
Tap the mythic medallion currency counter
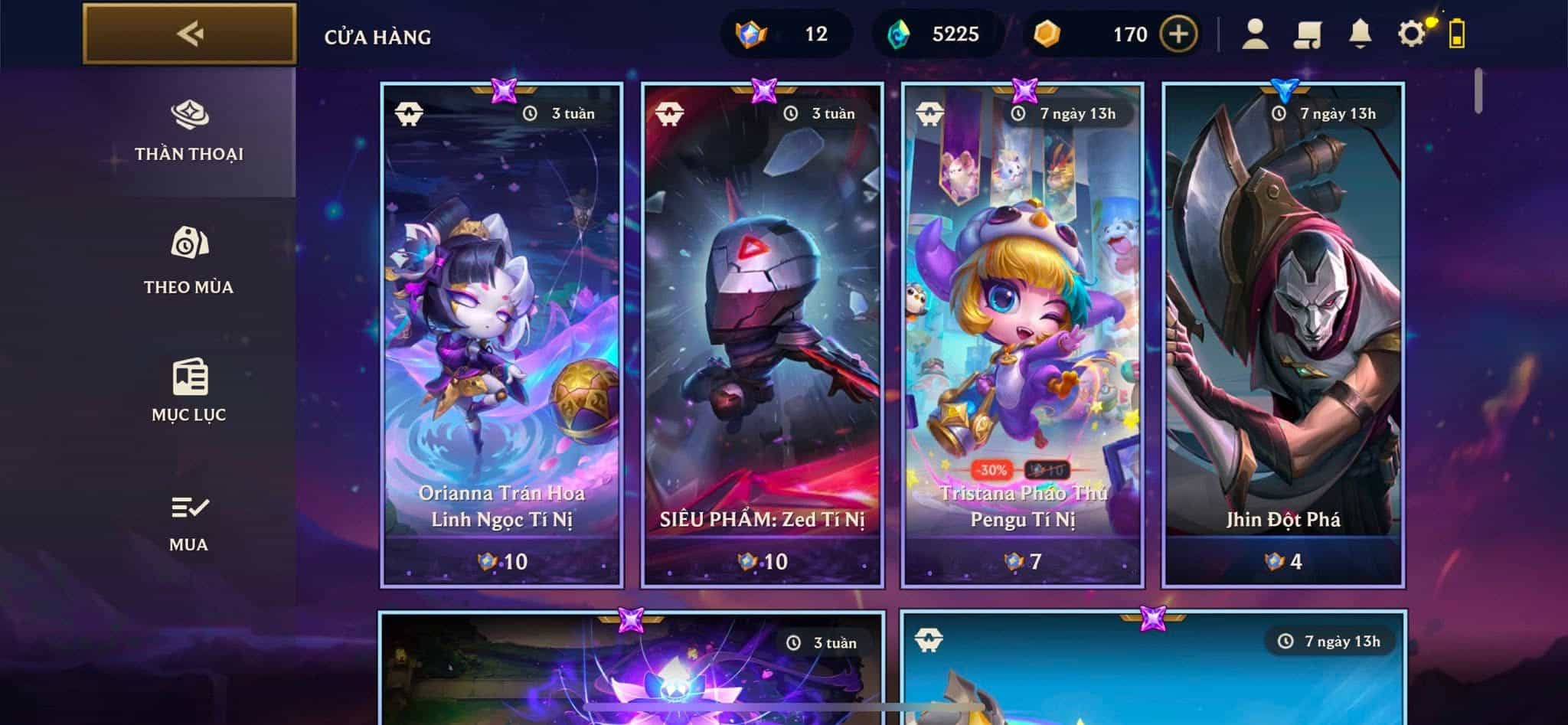click(x=785, y=34)
